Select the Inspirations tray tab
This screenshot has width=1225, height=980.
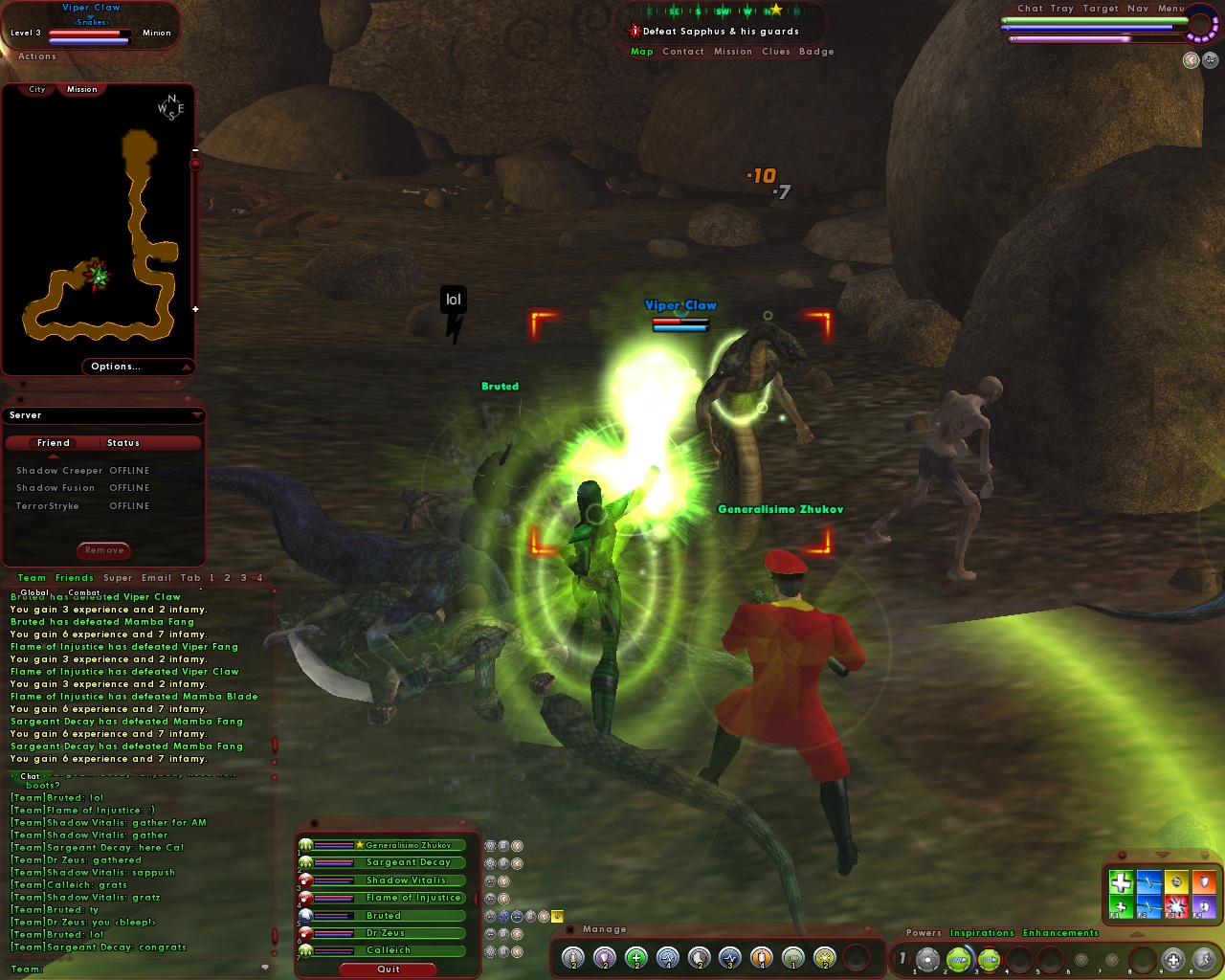pyautogui.click(x=982, y=932)
